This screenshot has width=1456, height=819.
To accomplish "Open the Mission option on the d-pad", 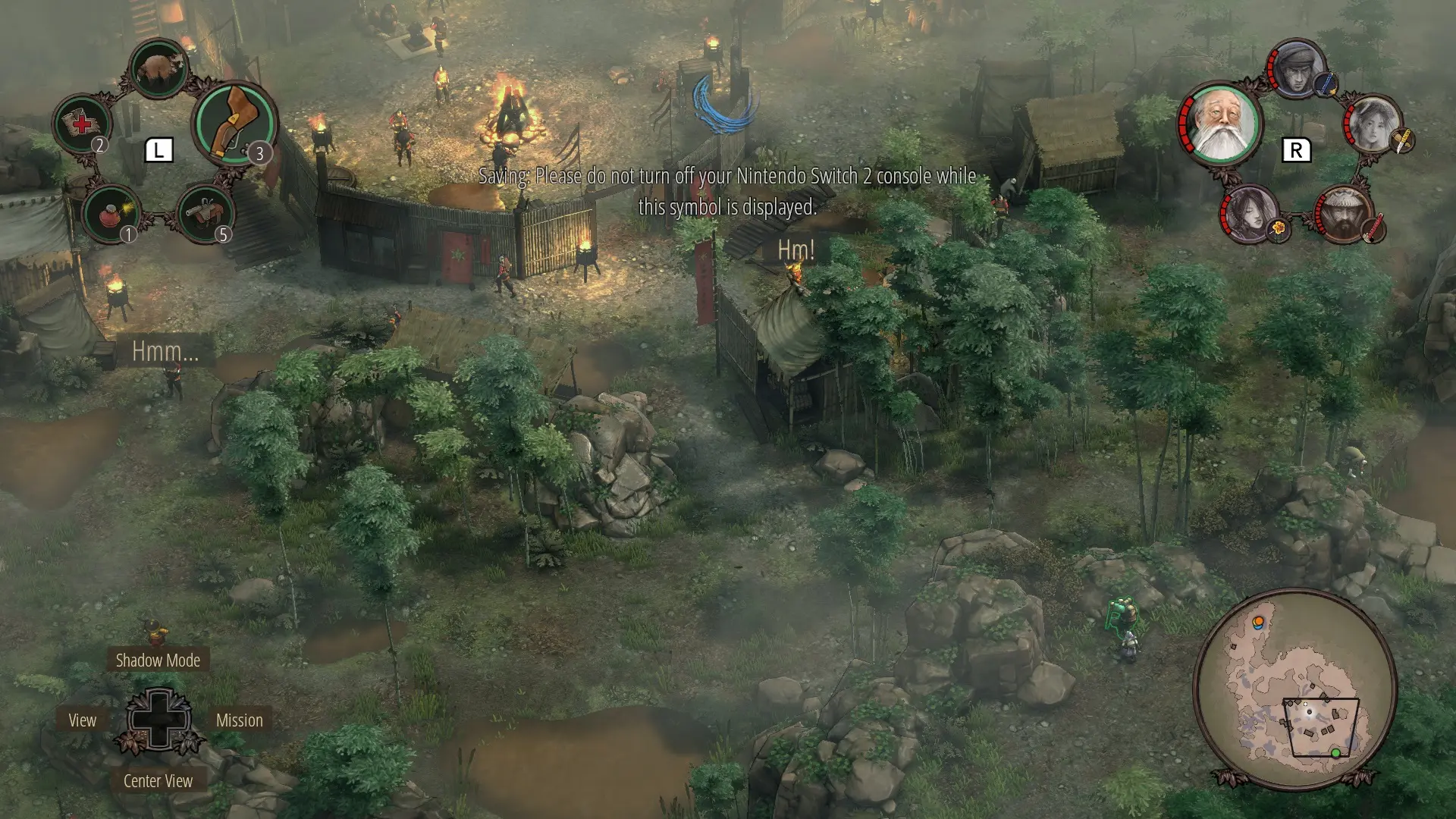I will pos(240,720).
